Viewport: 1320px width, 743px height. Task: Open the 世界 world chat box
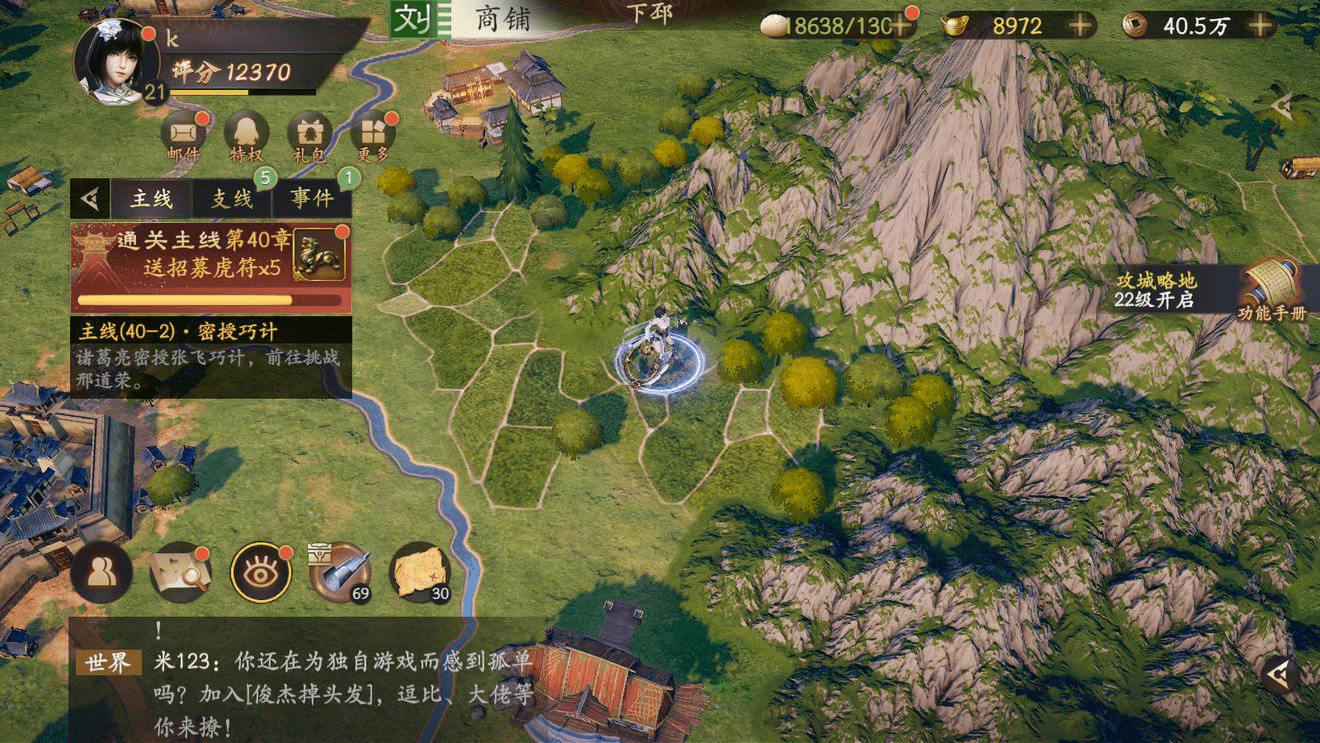pos(300,678)
